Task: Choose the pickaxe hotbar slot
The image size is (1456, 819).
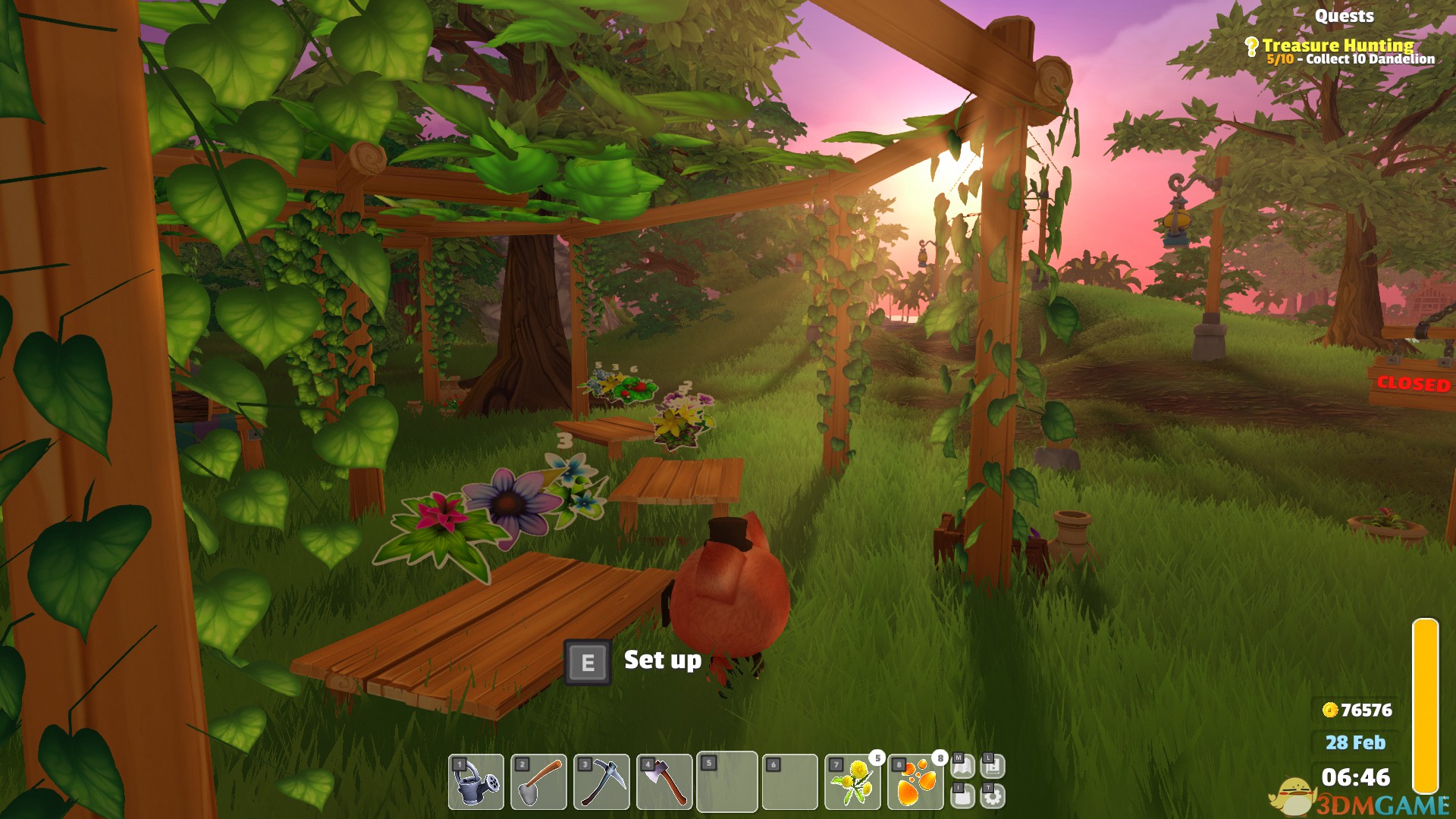Action: (x=601, y=783)
